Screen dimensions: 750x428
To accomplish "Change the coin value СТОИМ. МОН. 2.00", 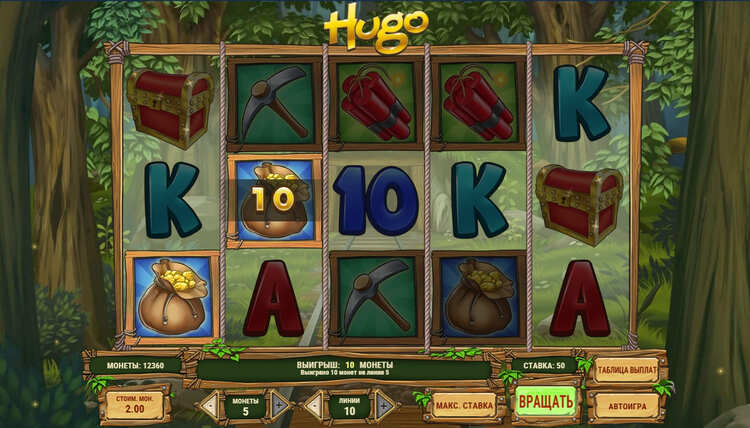I will click(x=135, y=405).
